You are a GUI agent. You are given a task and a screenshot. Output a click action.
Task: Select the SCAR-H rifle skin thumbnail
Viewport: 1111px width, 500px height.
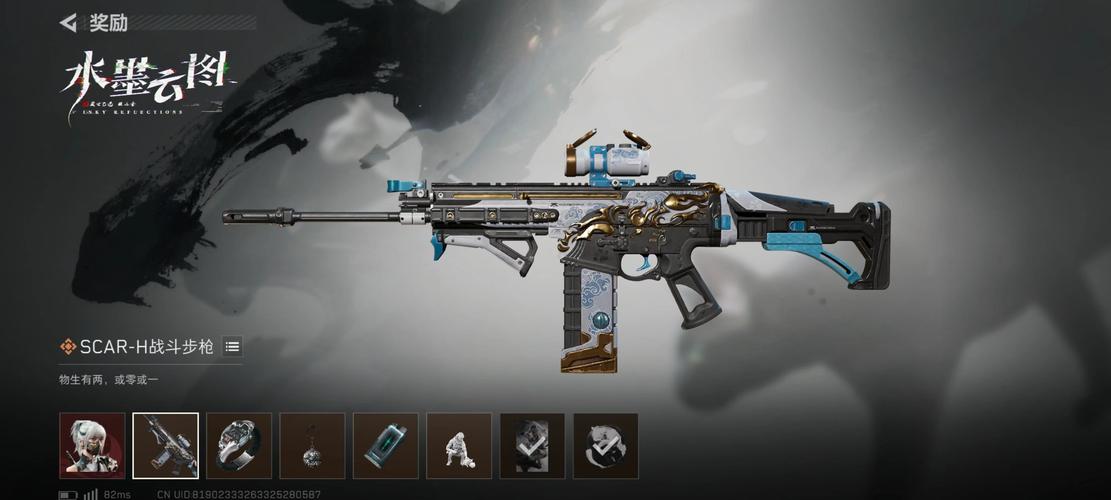click(x=166, y=446)
